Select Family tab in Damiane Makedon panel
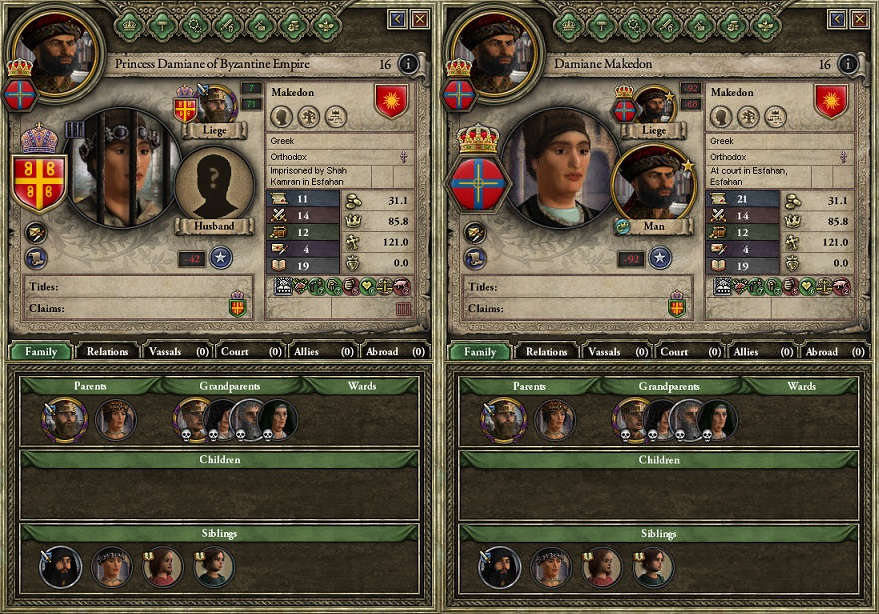This screenshot has height=614, width=879. pos(480,351)
